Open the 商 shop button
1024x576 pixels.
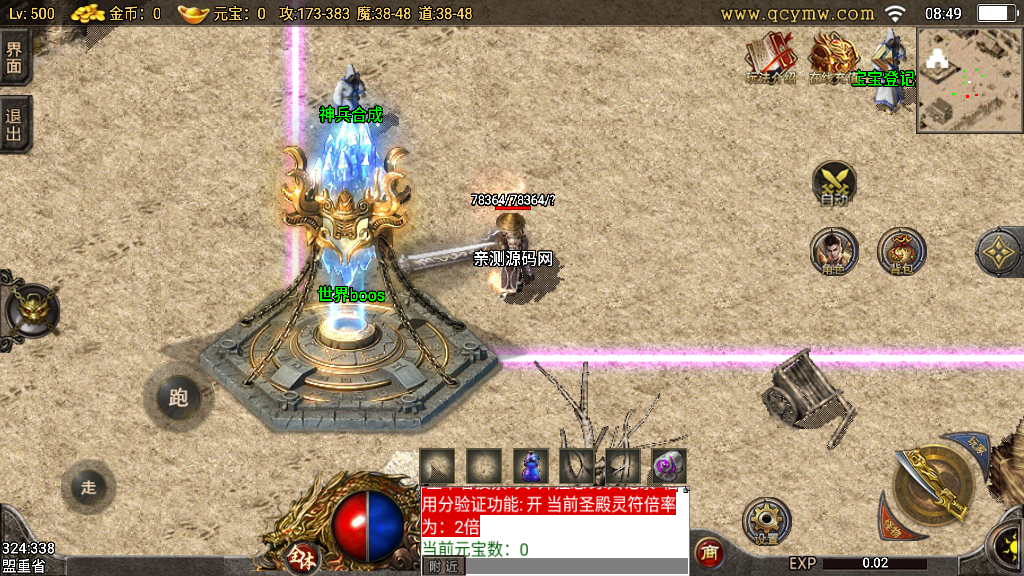[709, 552]
